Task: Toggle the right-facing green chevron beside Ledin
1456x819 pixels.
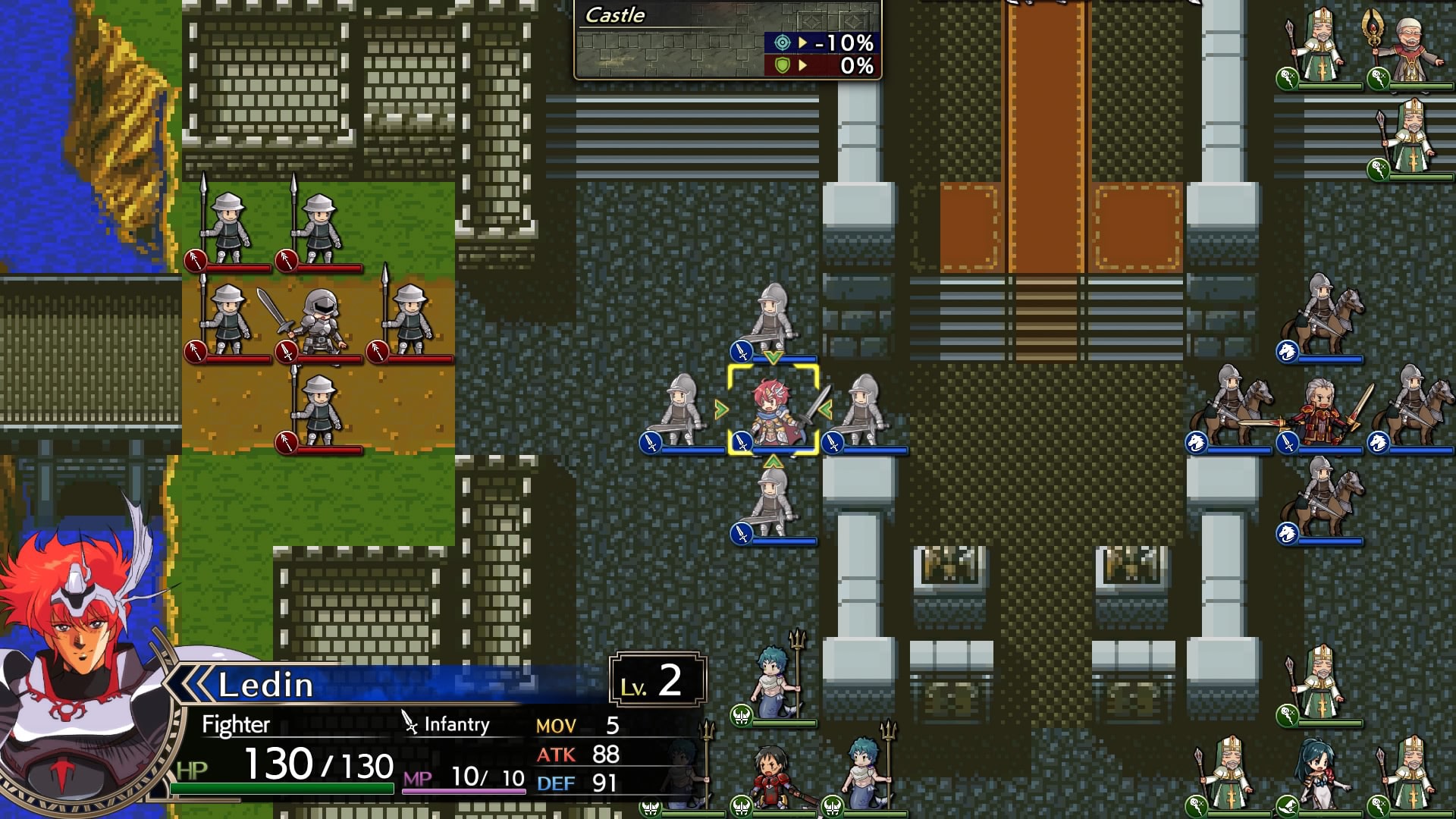Action: [720, 409]
